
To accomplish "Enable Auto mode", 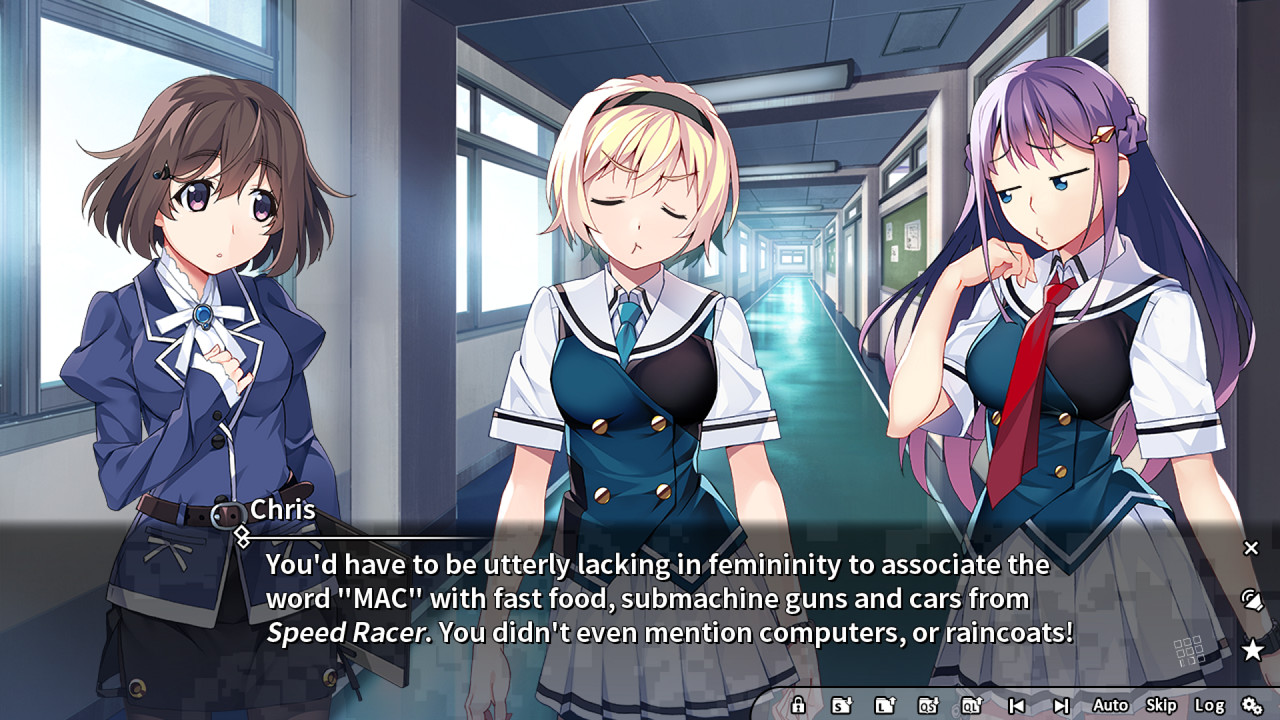I will [x=1110, y=705].
